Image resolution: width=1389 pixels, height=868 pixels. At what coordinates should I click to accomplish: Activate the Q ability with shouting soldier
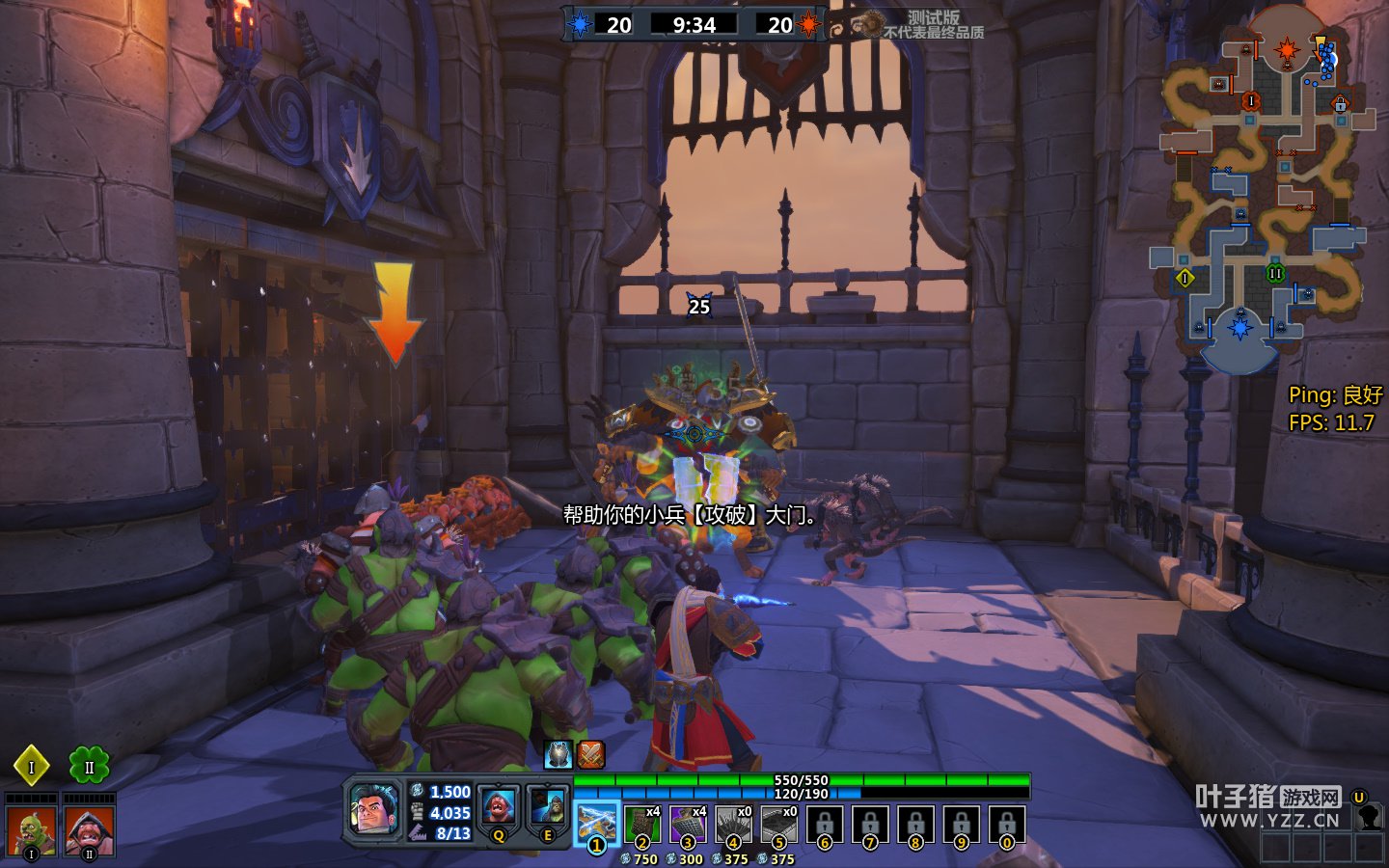click(498, 807)
